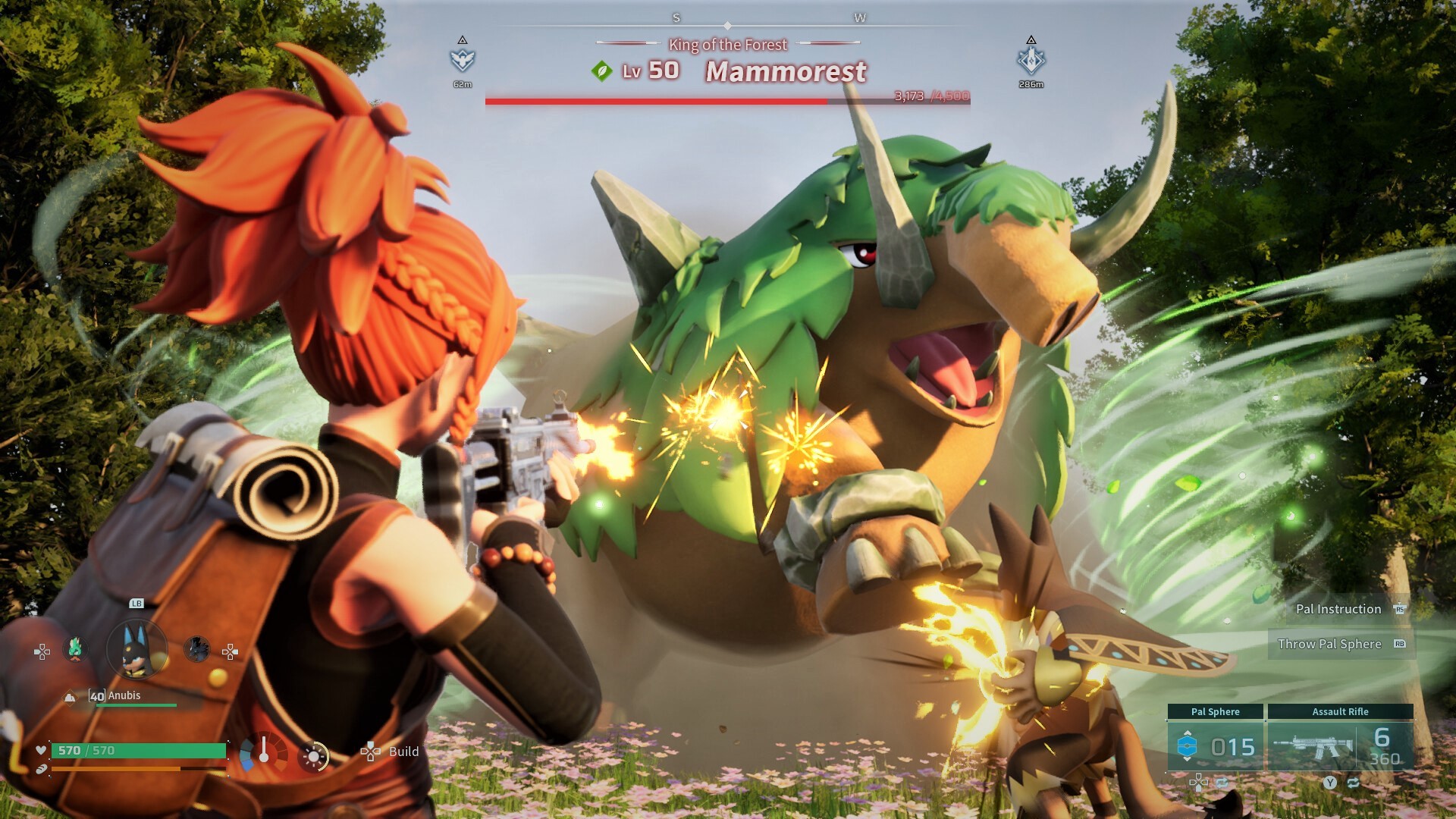Toggle the weapon swap arrows beside Y
Image resolution: width=1456 pixels, height=819 pixels.
click(x=1354, y=783)
